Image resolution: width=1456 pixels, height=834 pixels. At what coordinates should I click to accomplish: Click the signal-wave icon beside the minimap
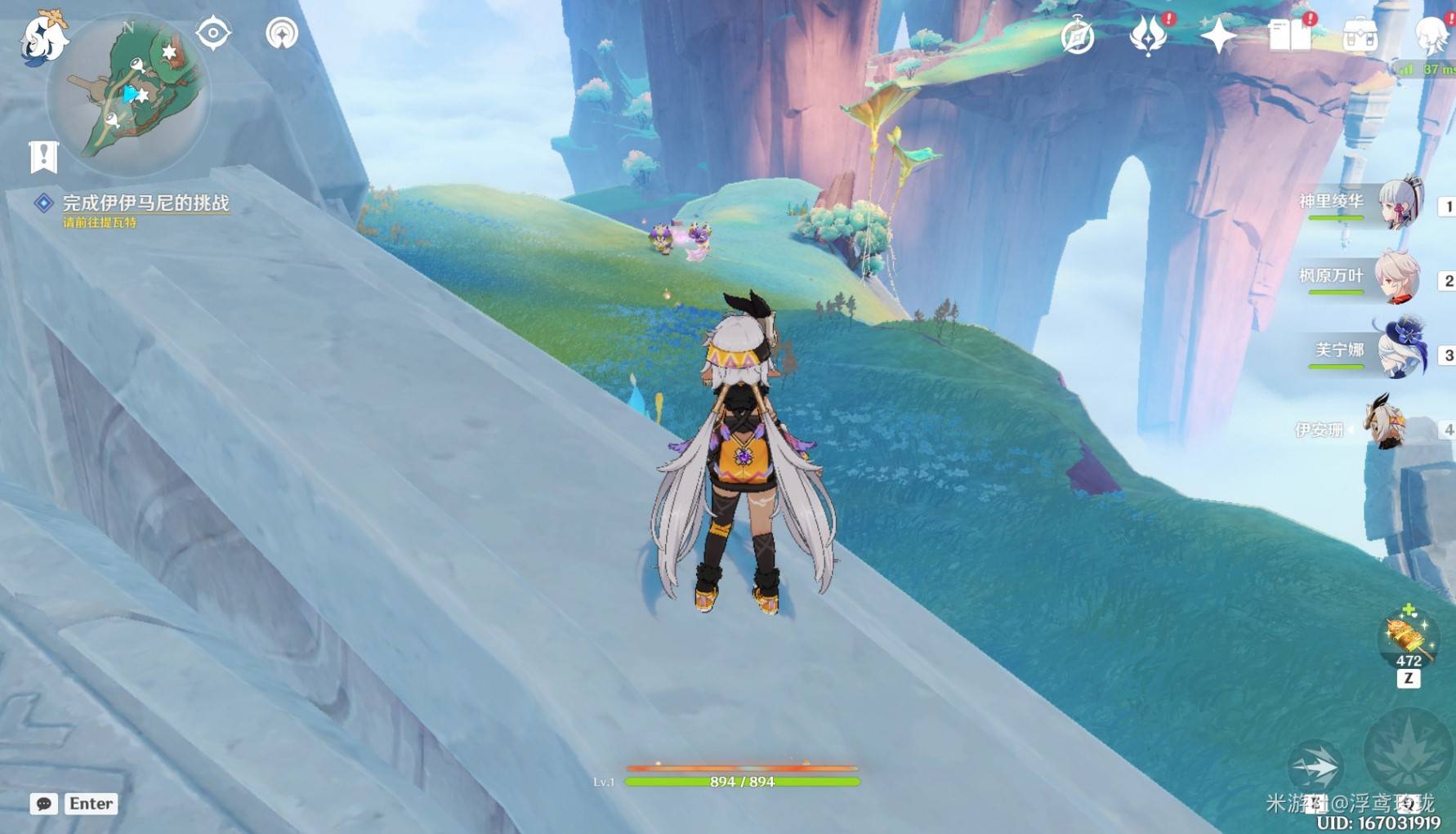[x=282, y=33]
